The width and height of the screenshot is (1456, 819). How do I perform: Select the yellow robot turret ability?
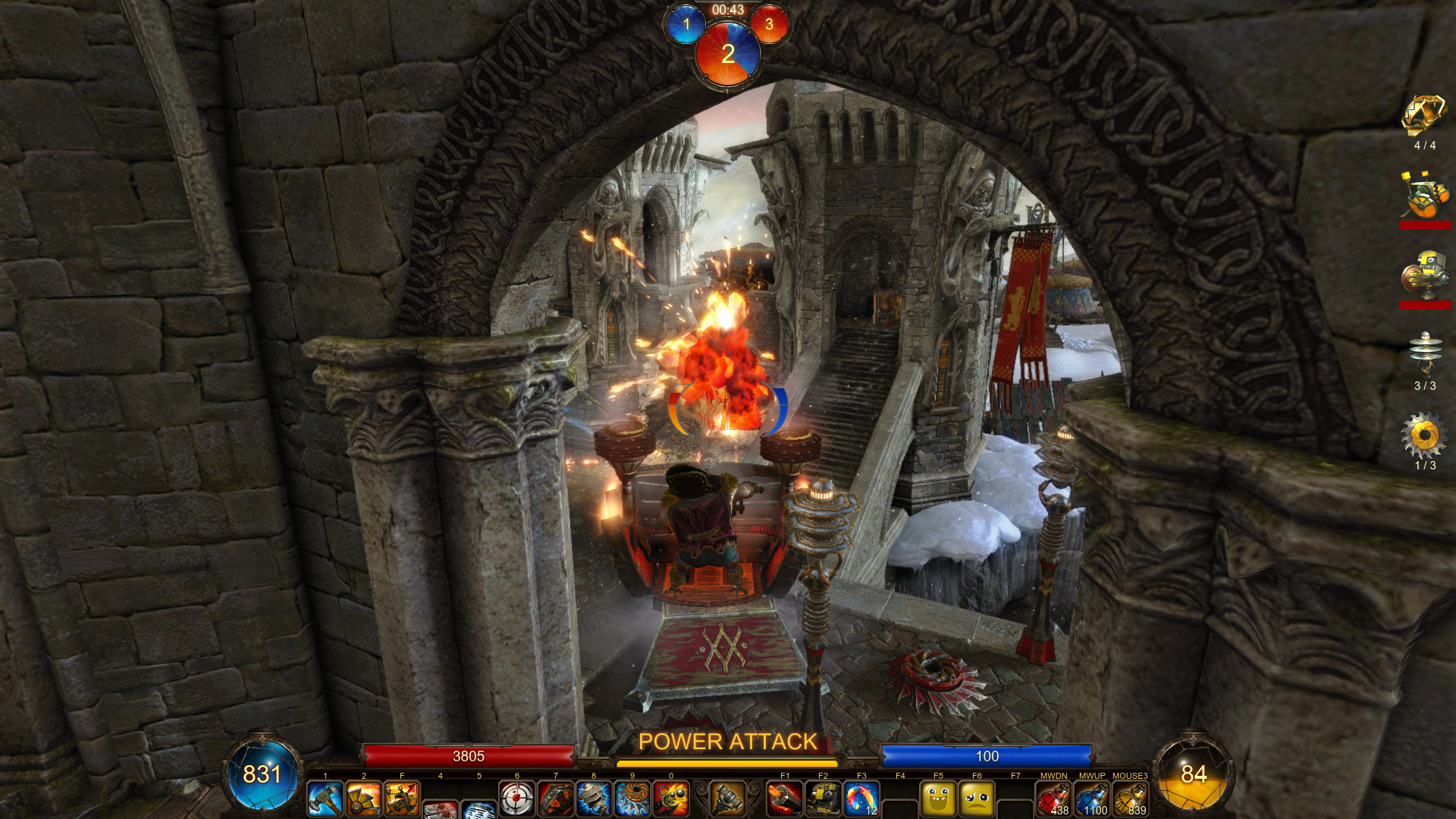[823, 799]
